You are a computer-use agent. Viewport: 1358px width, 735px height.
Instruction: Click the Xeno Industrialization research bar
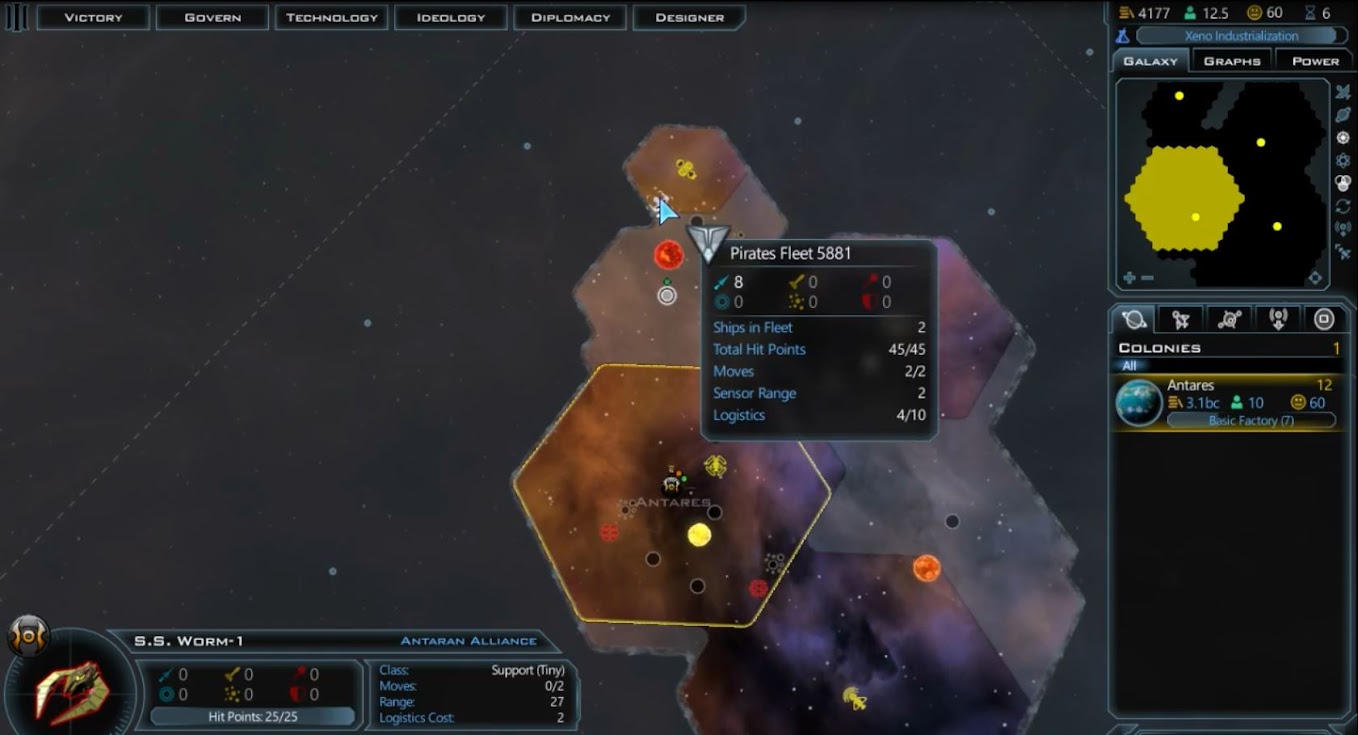[x=1241, y=36]
